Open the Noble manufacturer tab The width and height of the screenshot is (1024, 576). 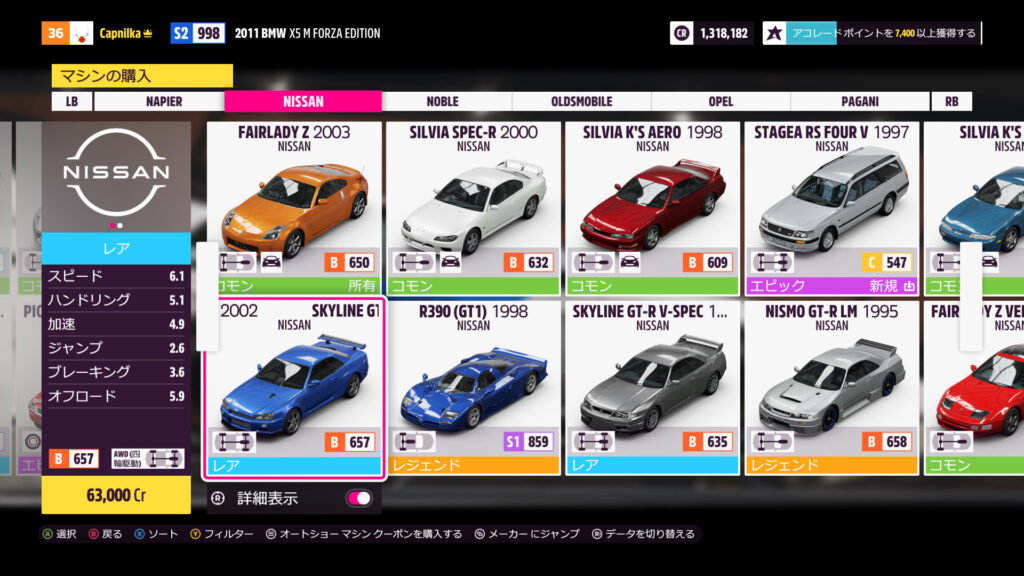pos(442,101)
